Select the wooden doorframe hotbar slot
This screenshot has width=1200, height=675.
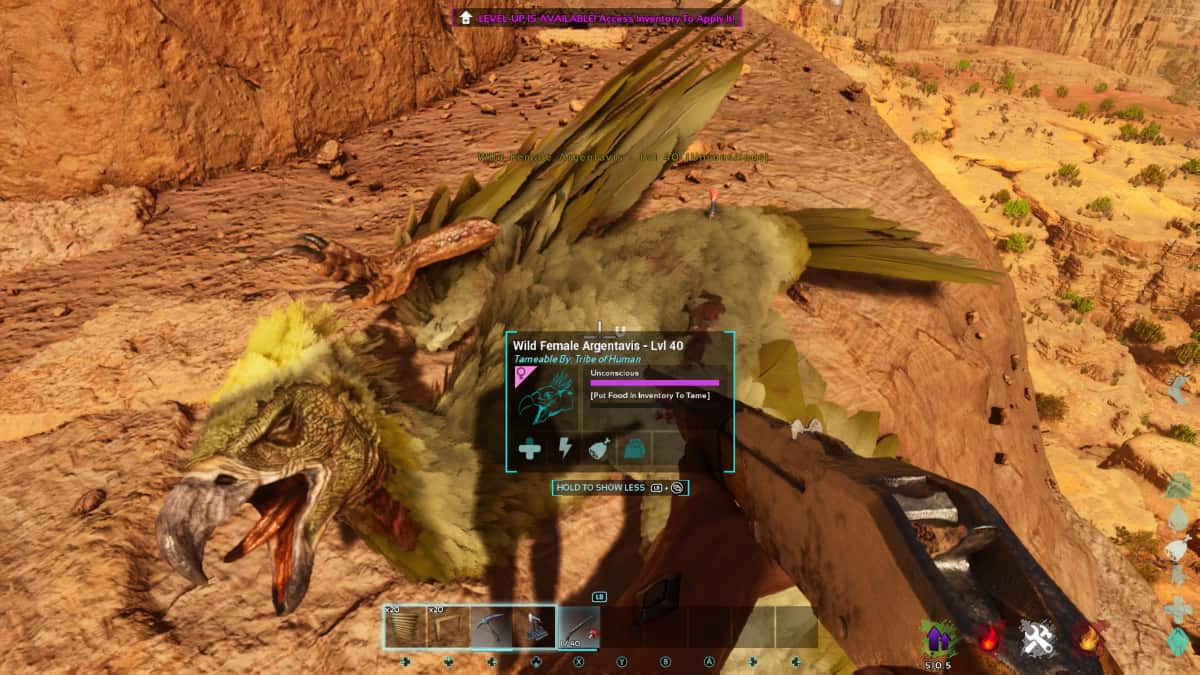(x=448, y=628)
